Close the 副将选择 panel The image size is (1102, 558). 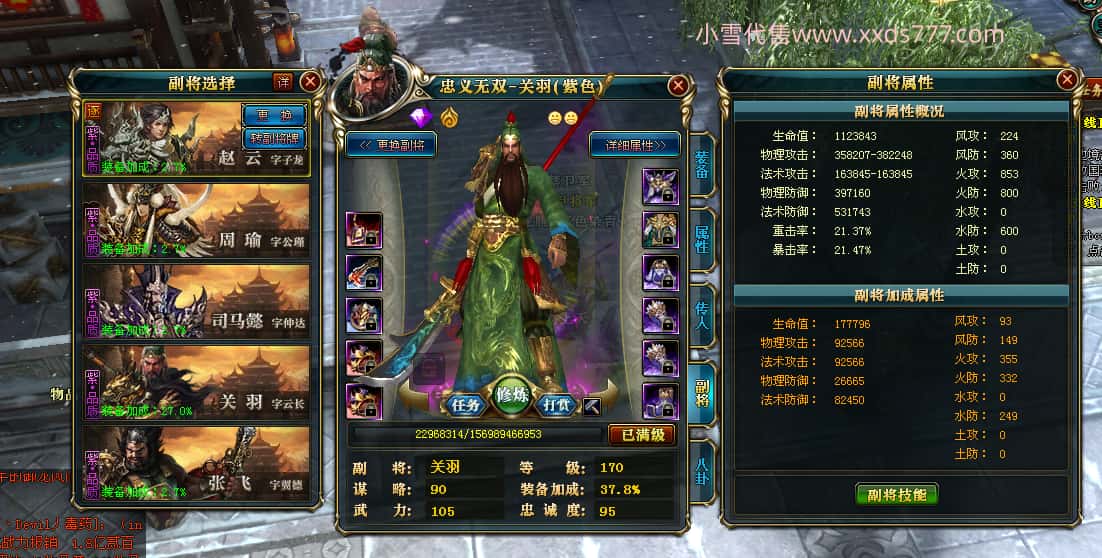point(310,81)
